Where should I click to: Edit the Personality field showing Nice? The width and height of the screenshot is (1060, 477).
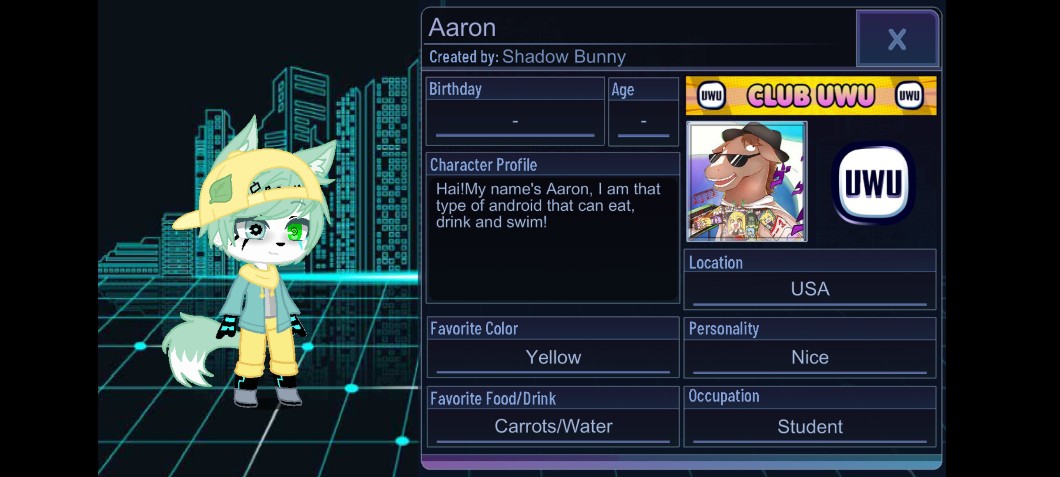click(810, 357)
